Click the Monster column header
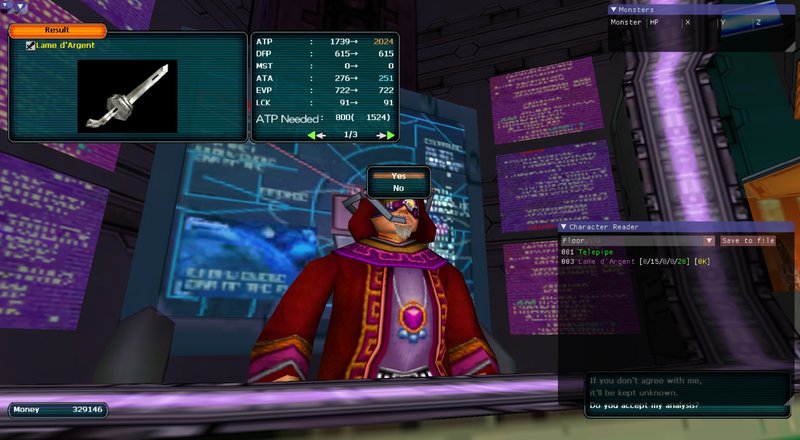This screenshot has width=800, height=440. point(626,22)
